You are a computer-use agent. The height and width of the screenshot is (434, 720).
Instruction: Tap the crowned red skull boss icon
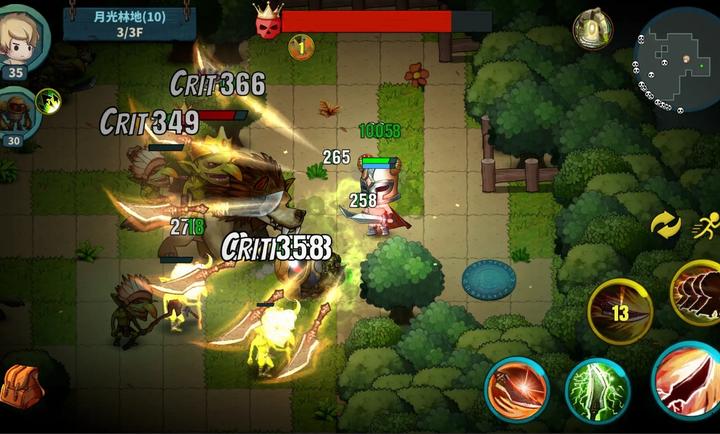(266, 22)
